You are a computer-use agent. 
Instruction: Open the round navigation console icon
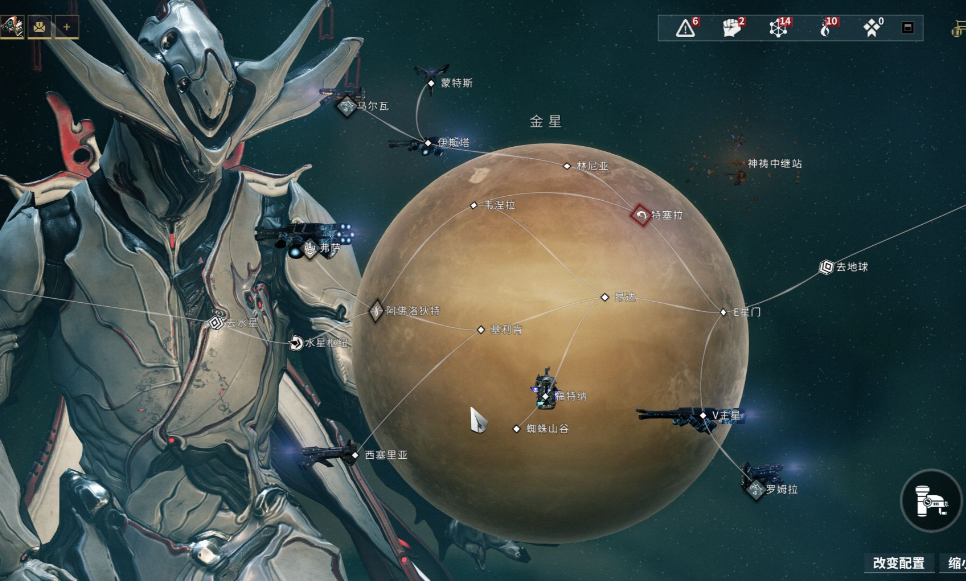[x=931, y=500]
